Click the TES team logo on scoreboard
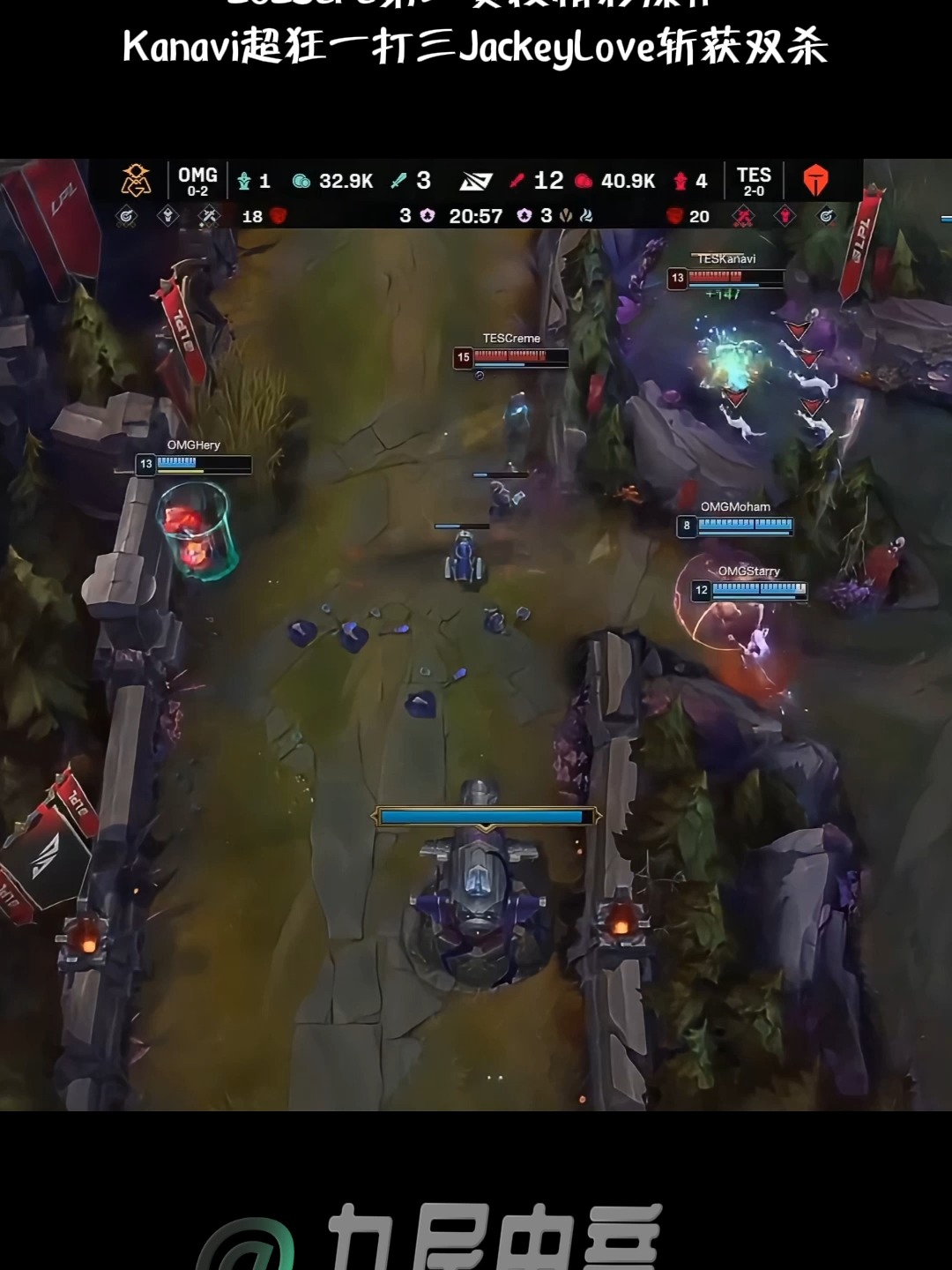 coord(815,180)
